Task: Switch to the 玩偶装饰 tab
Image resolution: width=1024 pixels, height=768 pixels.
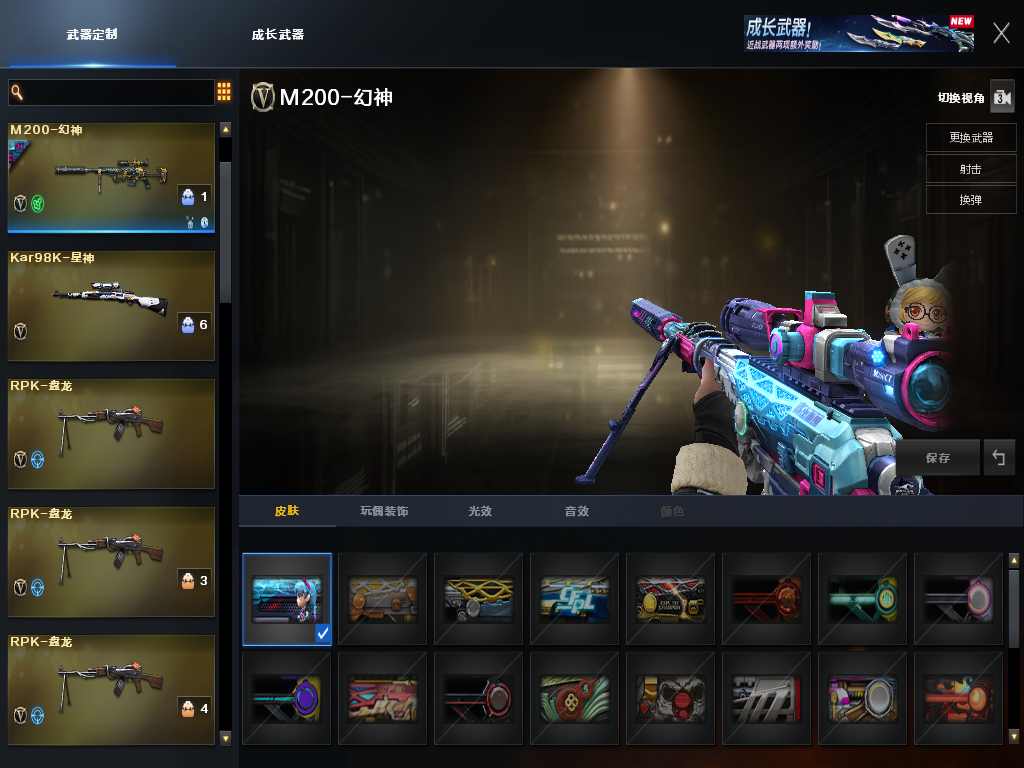Action: tap(384, 511)
